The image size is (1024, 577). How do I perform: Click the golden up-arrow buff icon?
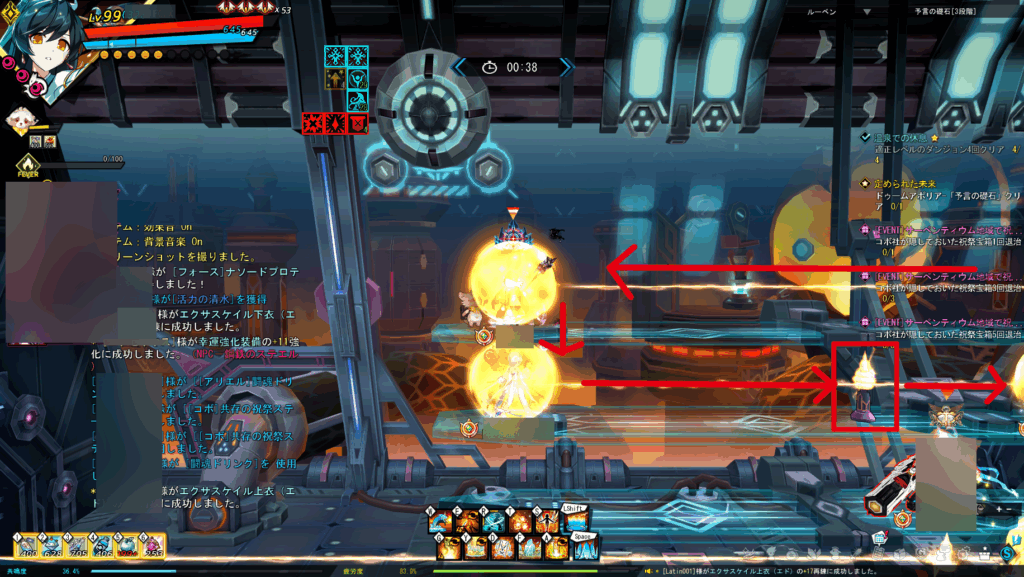[x=334, y=80]
